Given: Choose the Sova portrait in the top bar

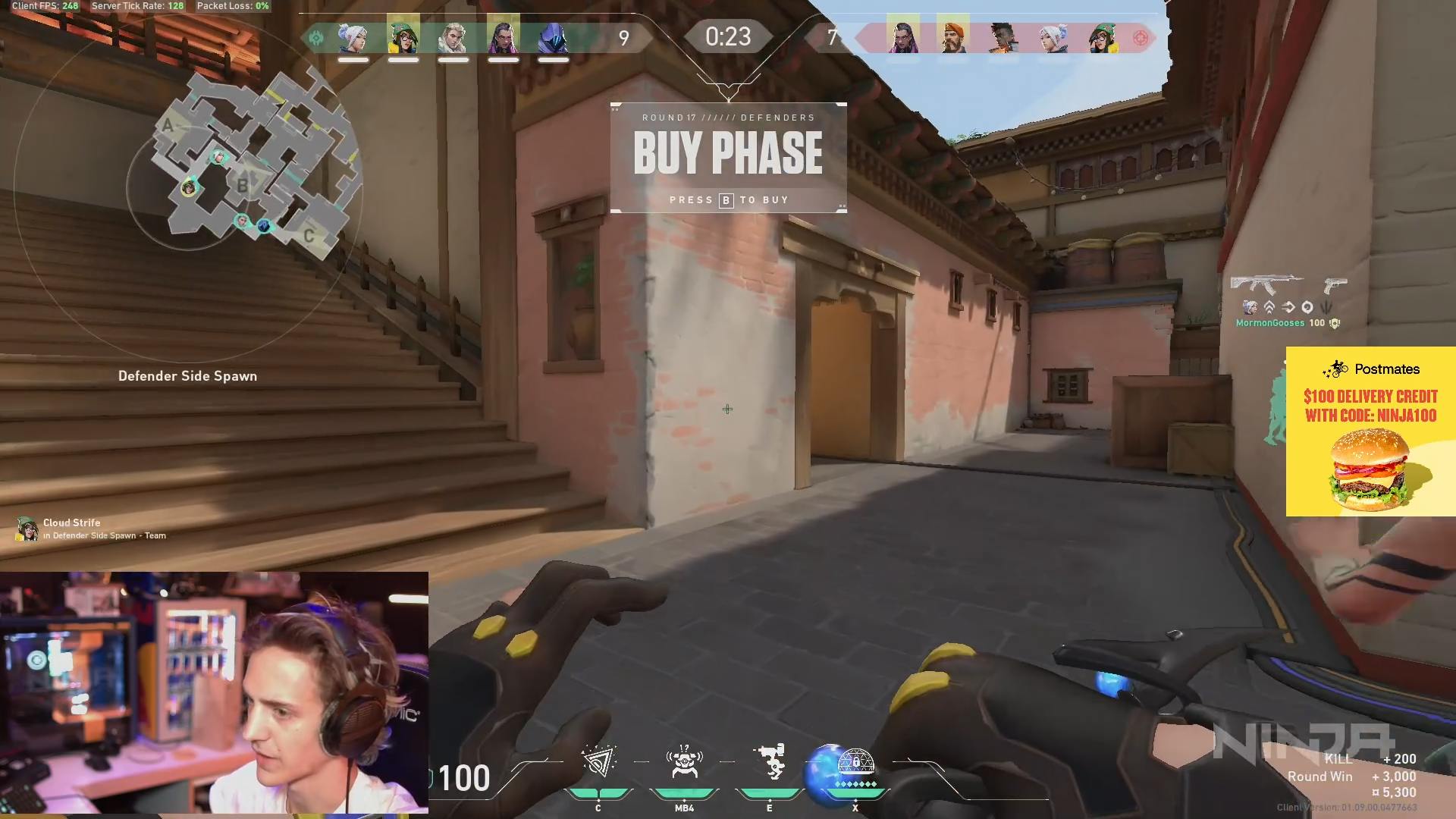Looking at the screenshot, I should coord(453,37).
